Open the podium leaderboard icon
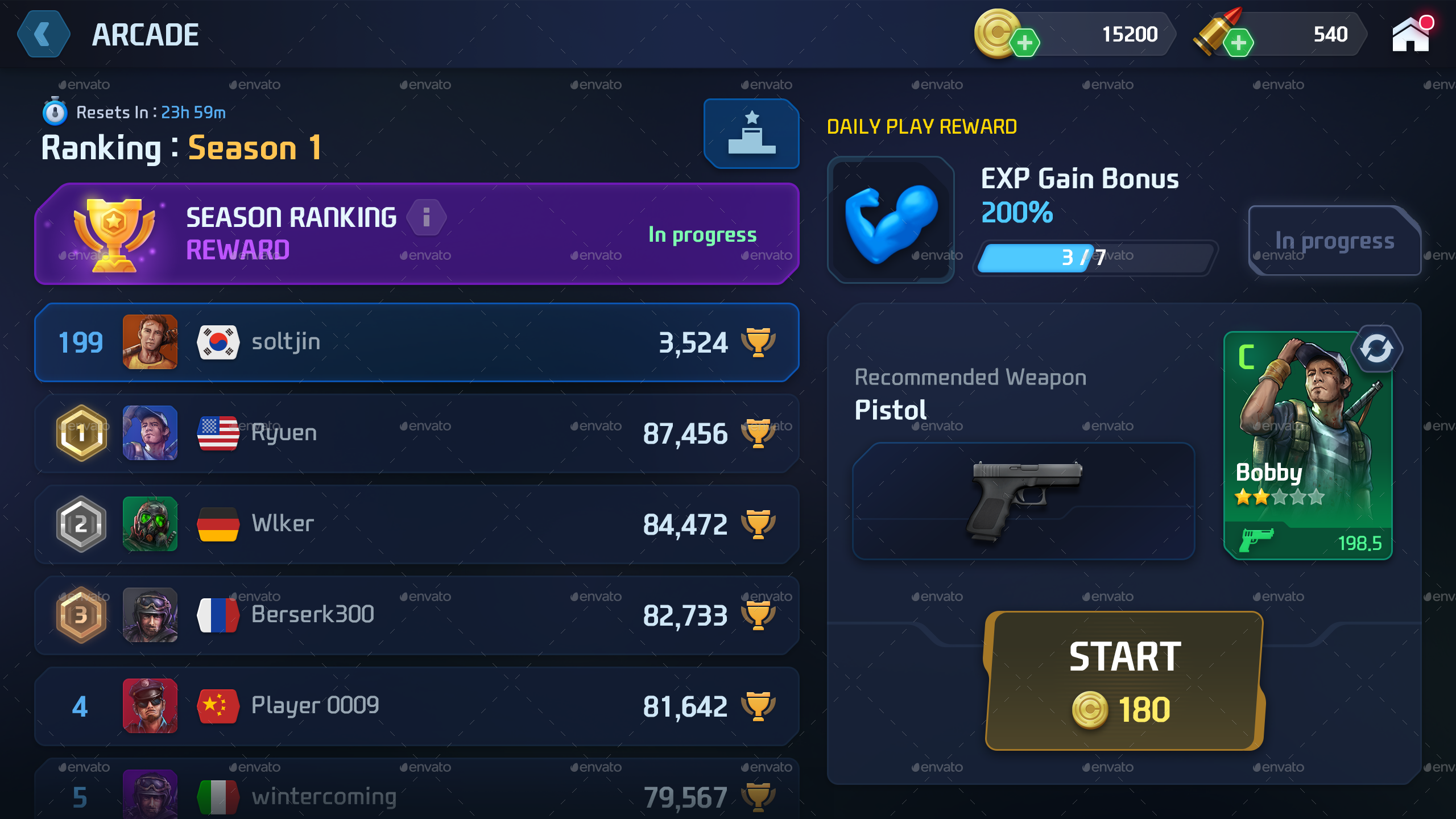 pos(751,134)
